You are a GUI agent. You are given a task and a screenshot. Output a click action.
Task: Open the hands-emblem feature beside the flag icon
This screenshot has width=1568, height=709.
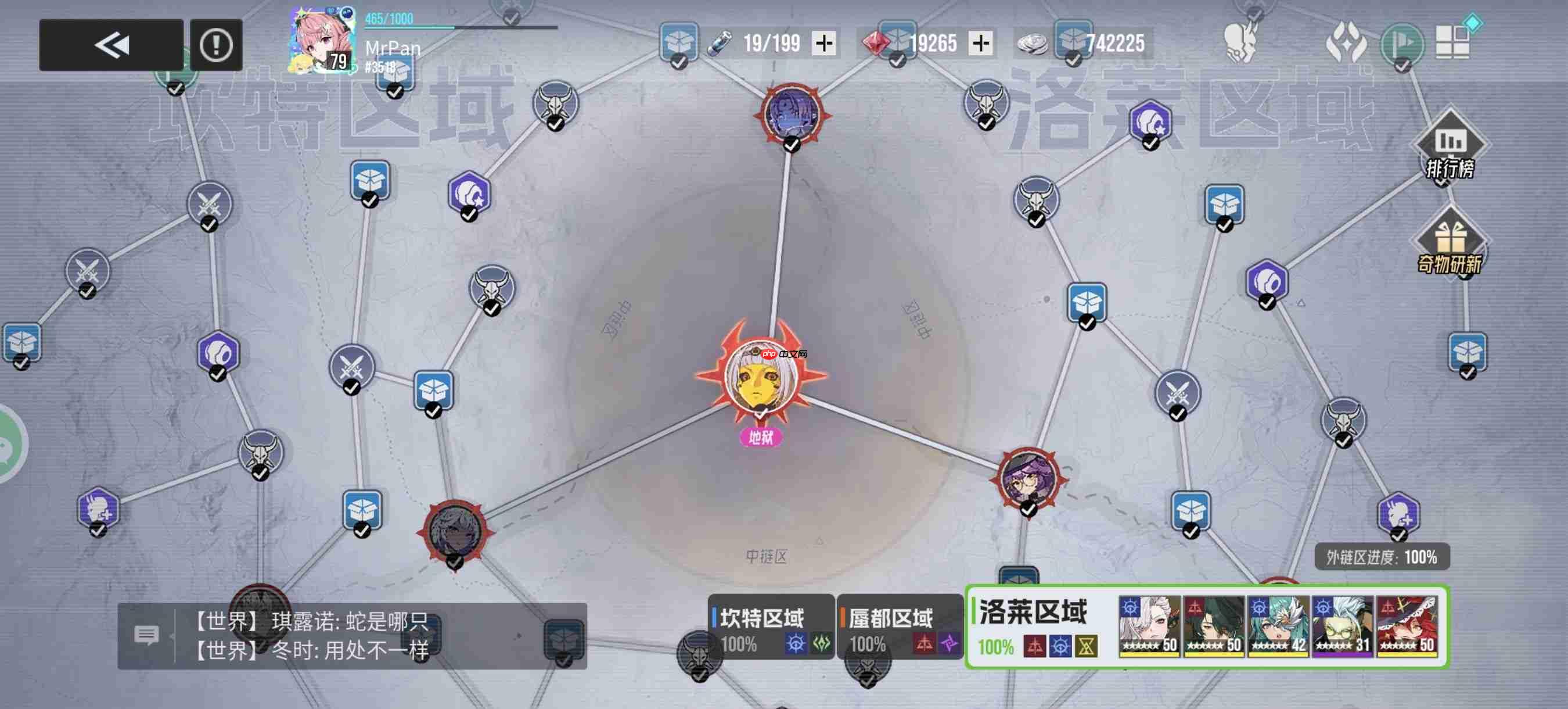tap(1347, 44)
